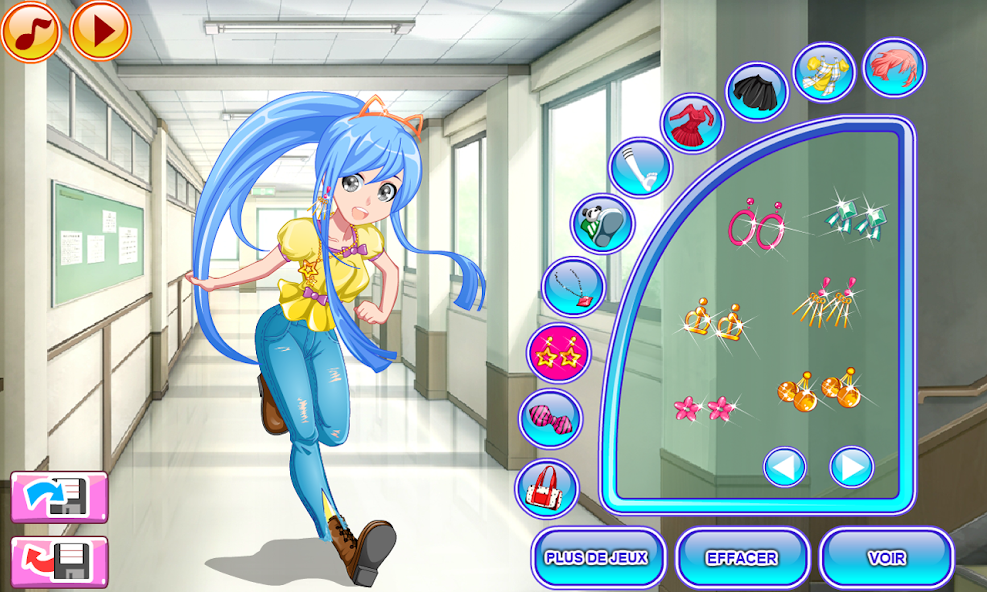Click the EFFACER button
Image resolution: width=987 pixels, height=592 pixels.
pyautogui.click(x=742, y=557)
